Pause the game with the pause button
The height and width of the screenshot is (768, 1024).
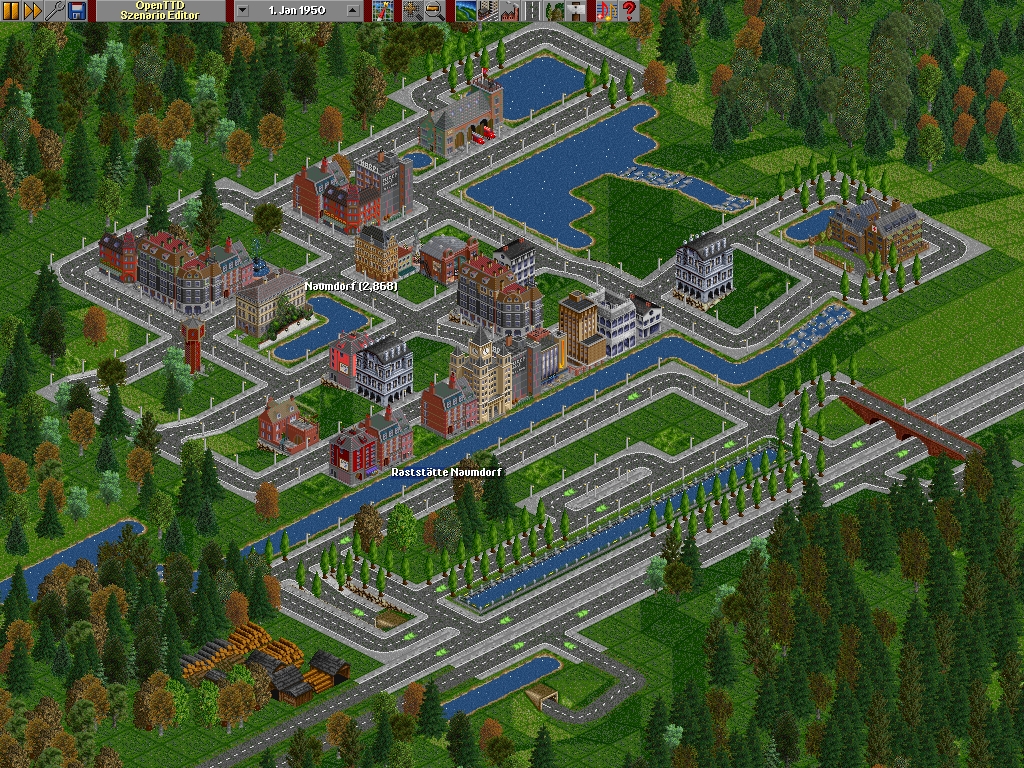click(x=11, y=11)
